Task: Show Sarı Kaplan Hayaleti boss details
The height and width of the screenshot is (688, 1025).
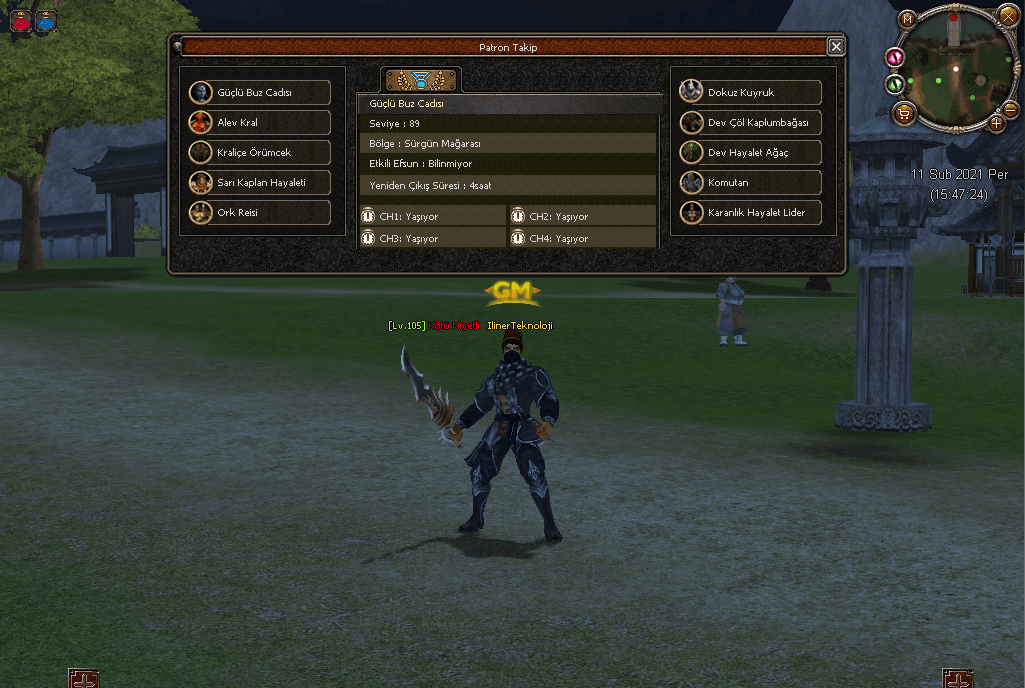Action: 260,183
